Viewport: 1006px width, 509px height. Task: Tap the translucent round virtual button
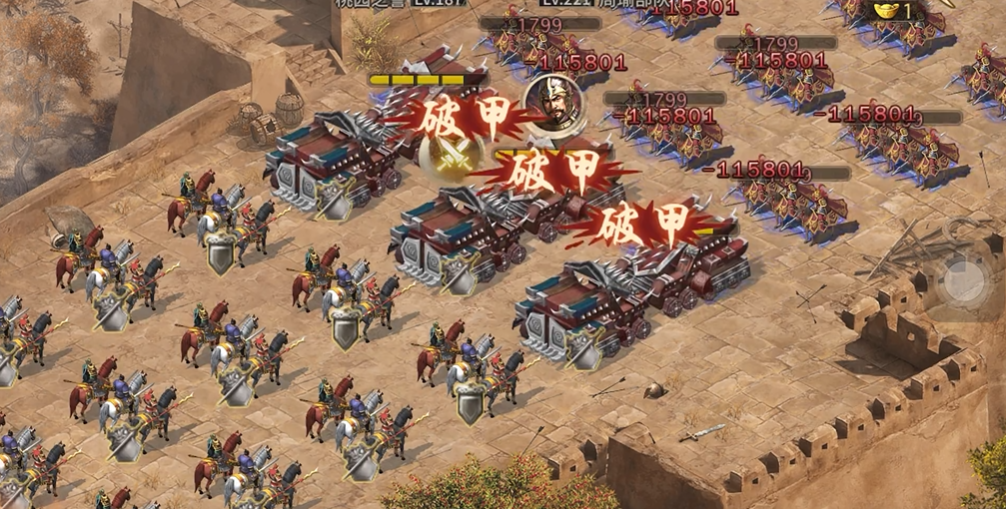pyautogui.click(x=964, y=281)
